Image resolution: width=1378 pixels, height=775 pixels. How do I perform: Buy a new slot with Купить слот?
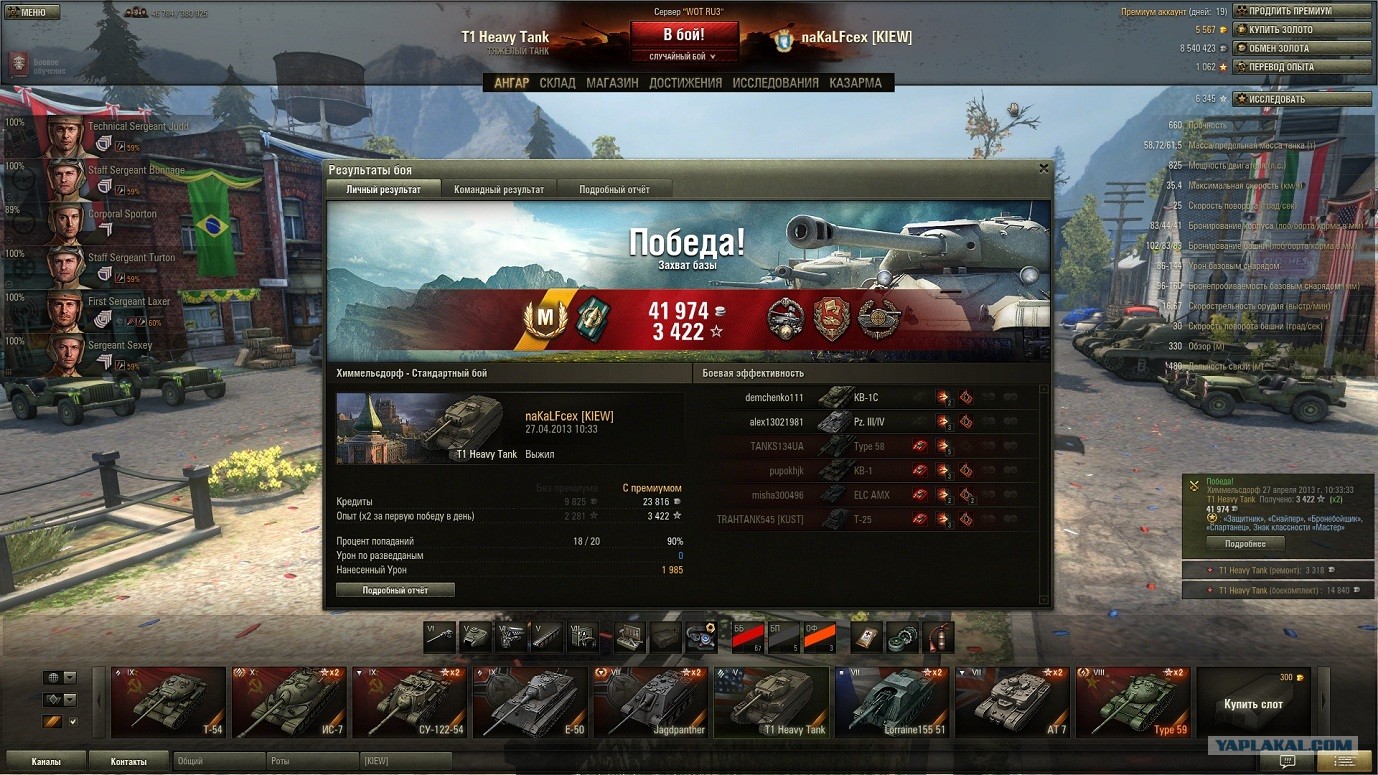point(1253,703)
